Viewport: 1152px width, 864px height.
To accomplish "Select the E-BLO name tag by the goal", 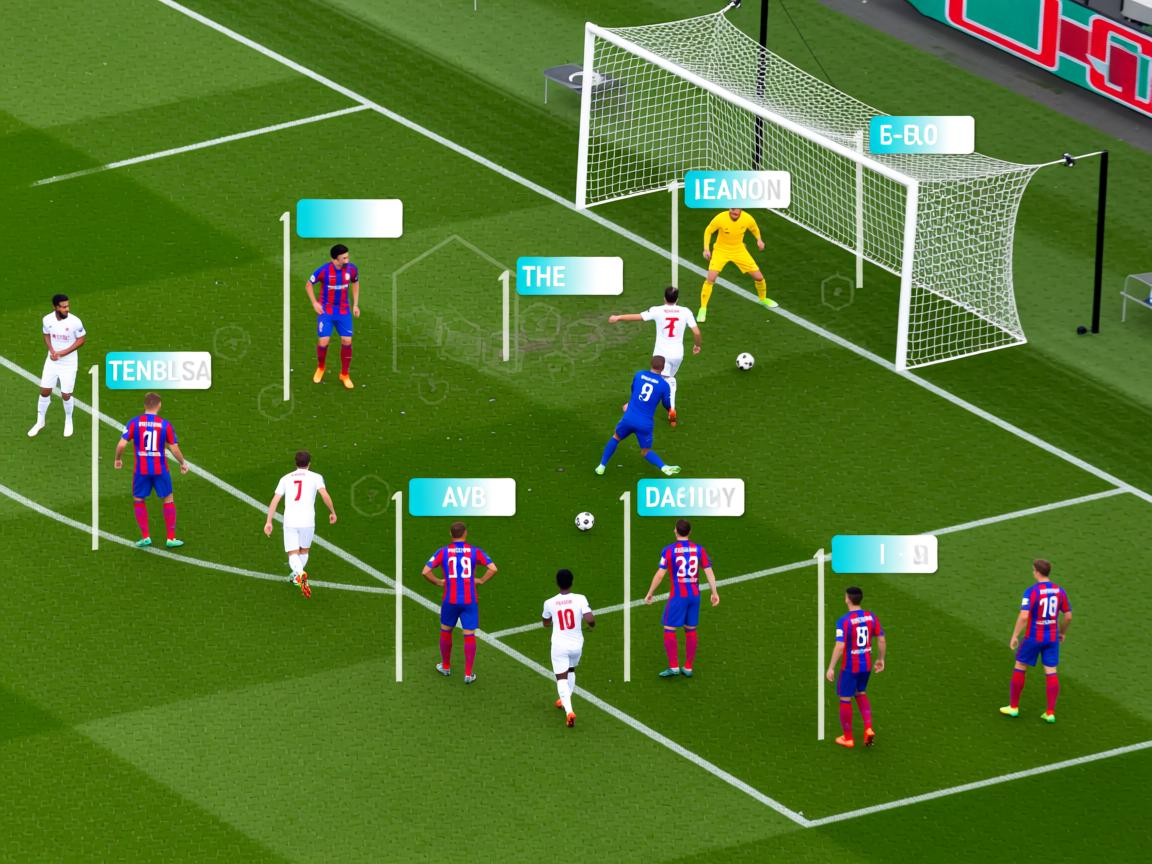I will click(921, 135).
